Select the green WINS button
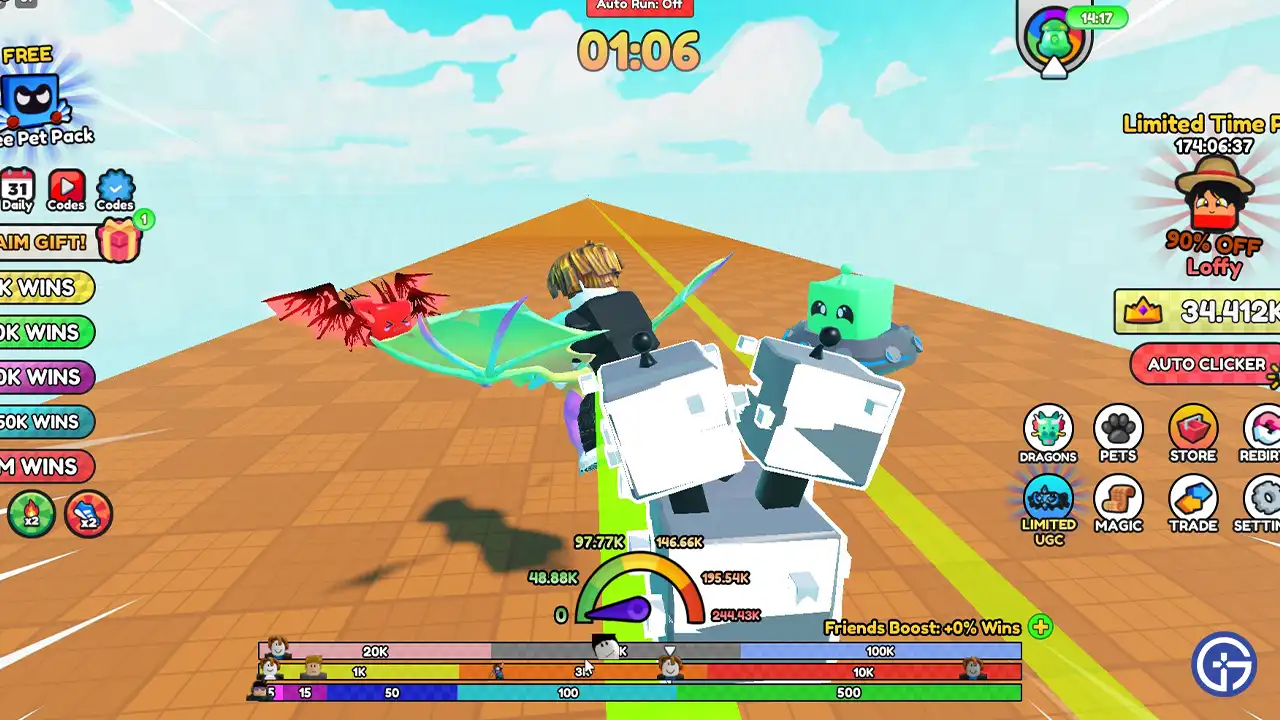This screenshot has width=1280, height=720. click(x=45, y=332)
